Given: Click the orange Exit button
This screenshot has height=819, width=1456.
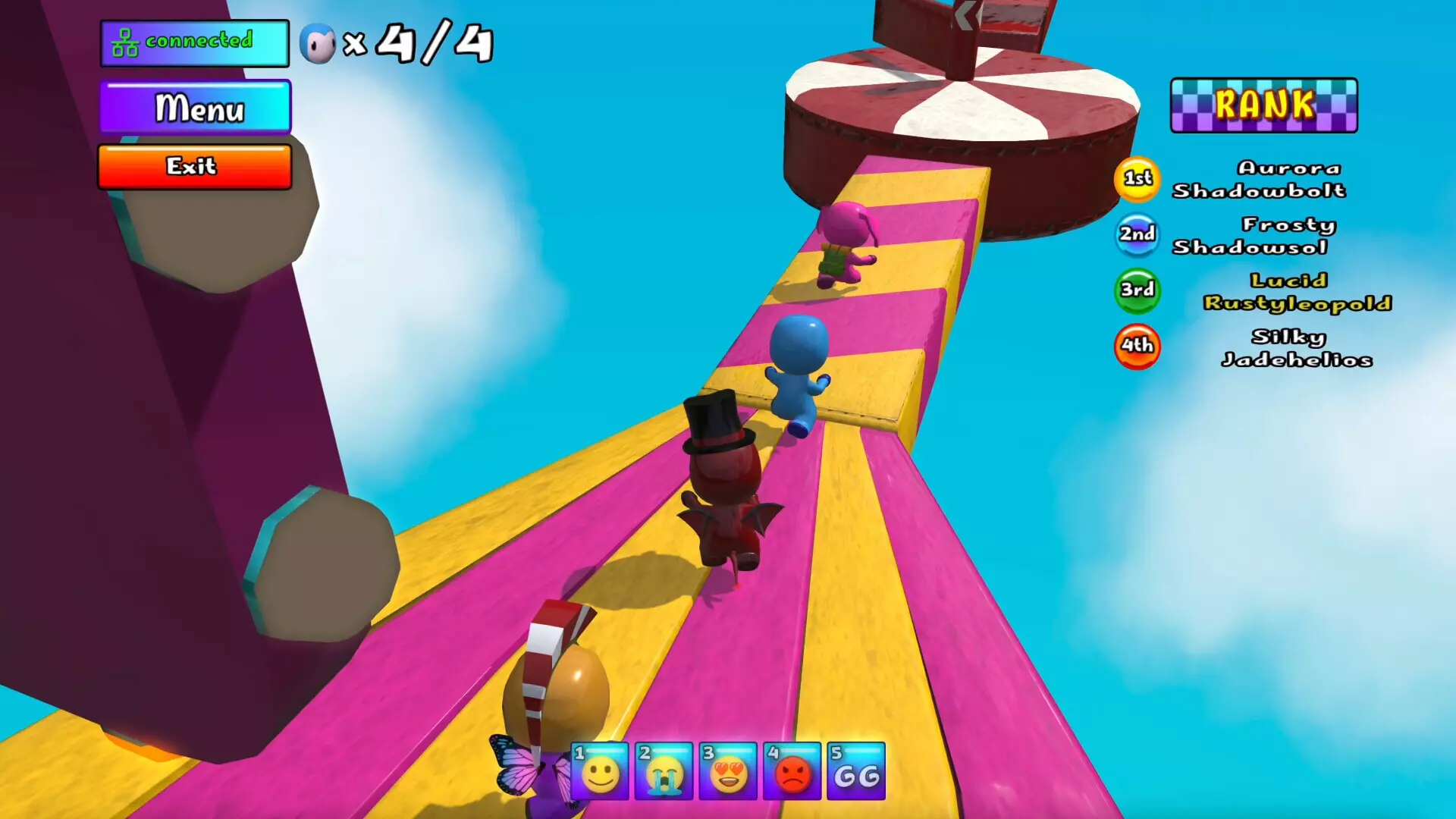Looking at the screenshot, I should [195, 166].
